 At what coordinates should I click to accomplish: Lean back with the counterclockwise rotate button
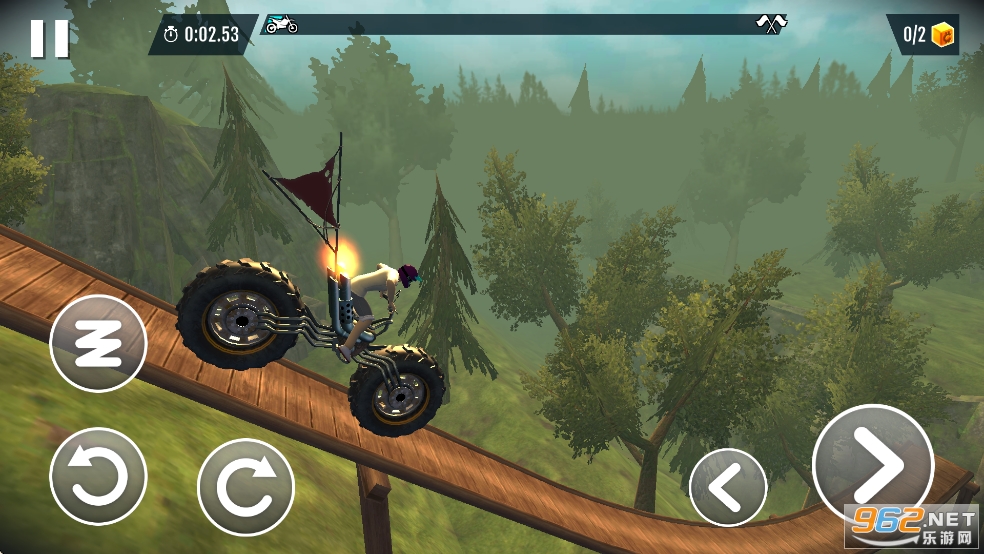point(98,476)
